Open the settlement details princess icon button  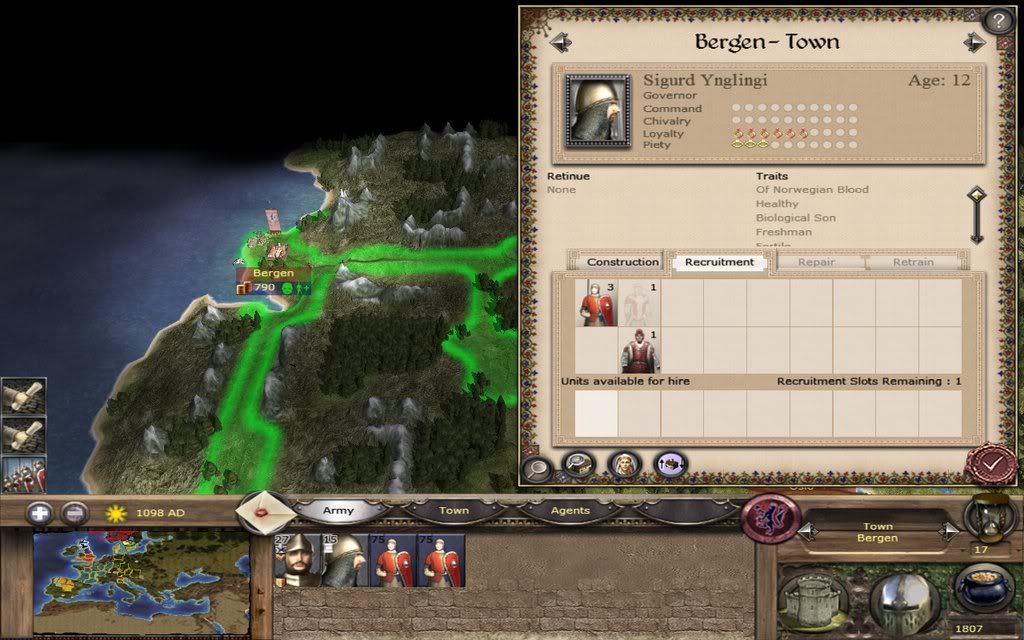pyautogui.click(x=625, y=464)
